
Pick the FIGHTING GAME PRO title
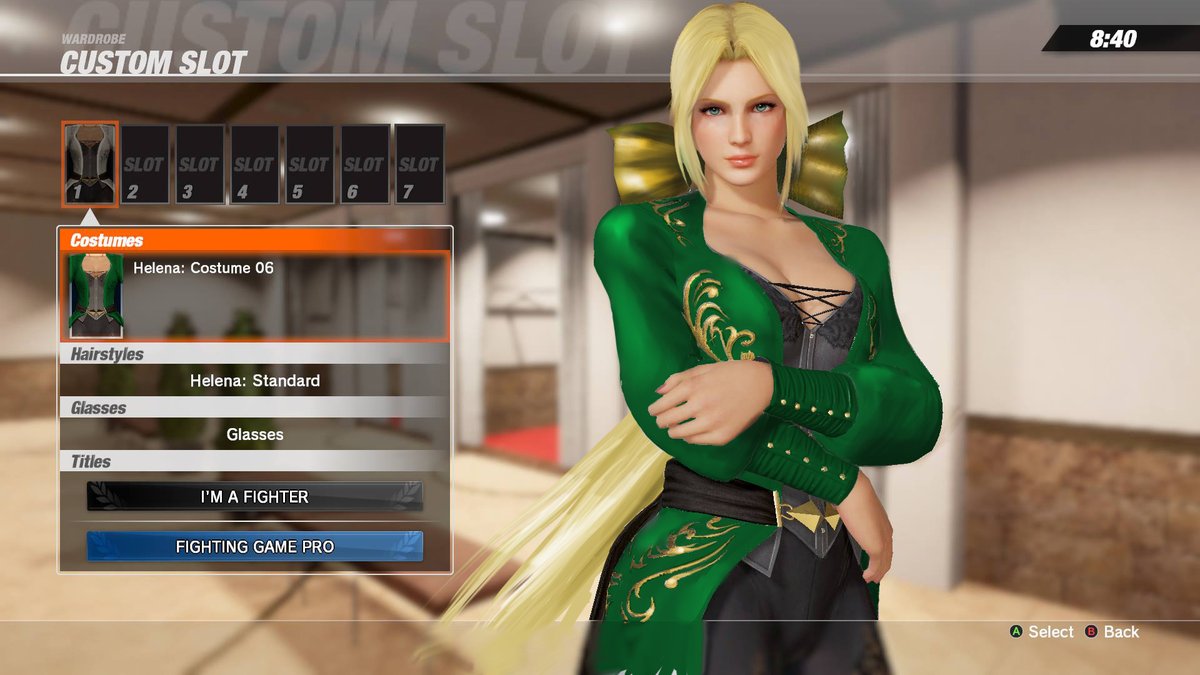255,547
